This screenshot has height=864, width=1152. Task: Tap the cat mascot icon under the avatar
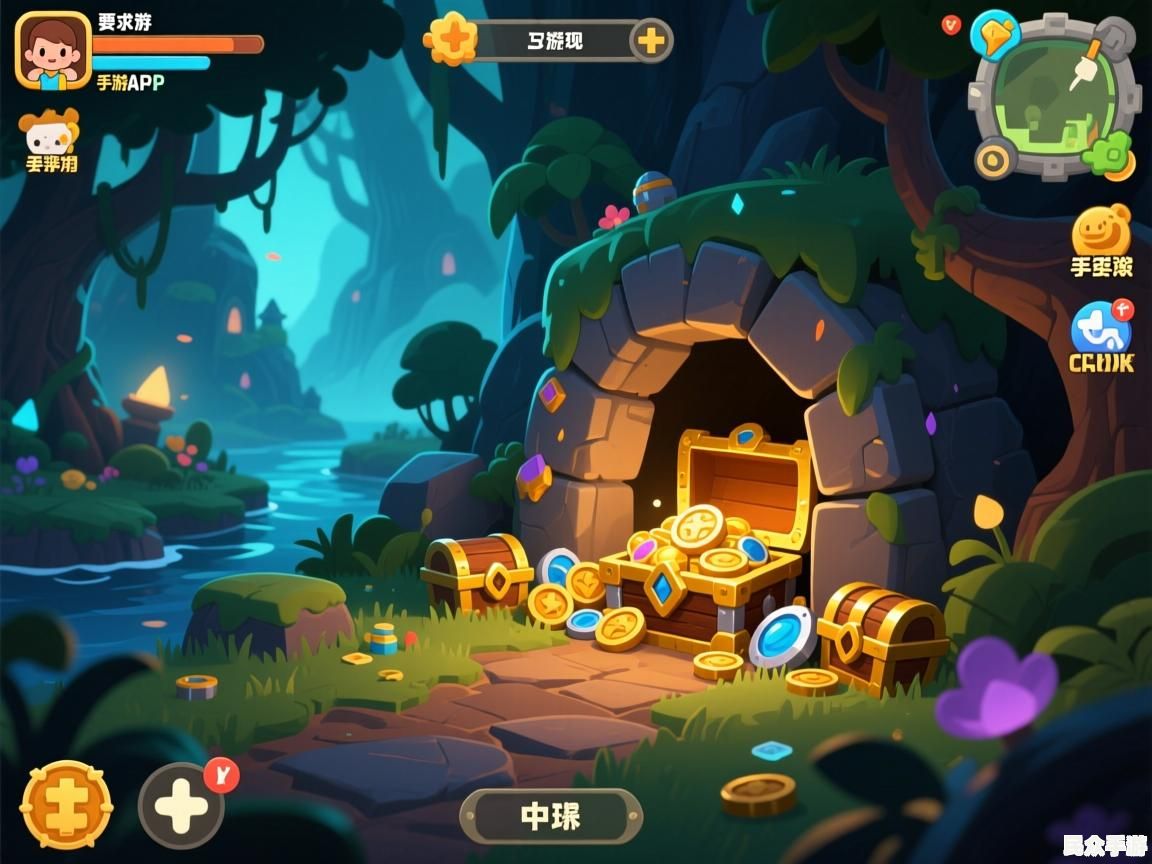pyautogui.click(x=48, y=132)
